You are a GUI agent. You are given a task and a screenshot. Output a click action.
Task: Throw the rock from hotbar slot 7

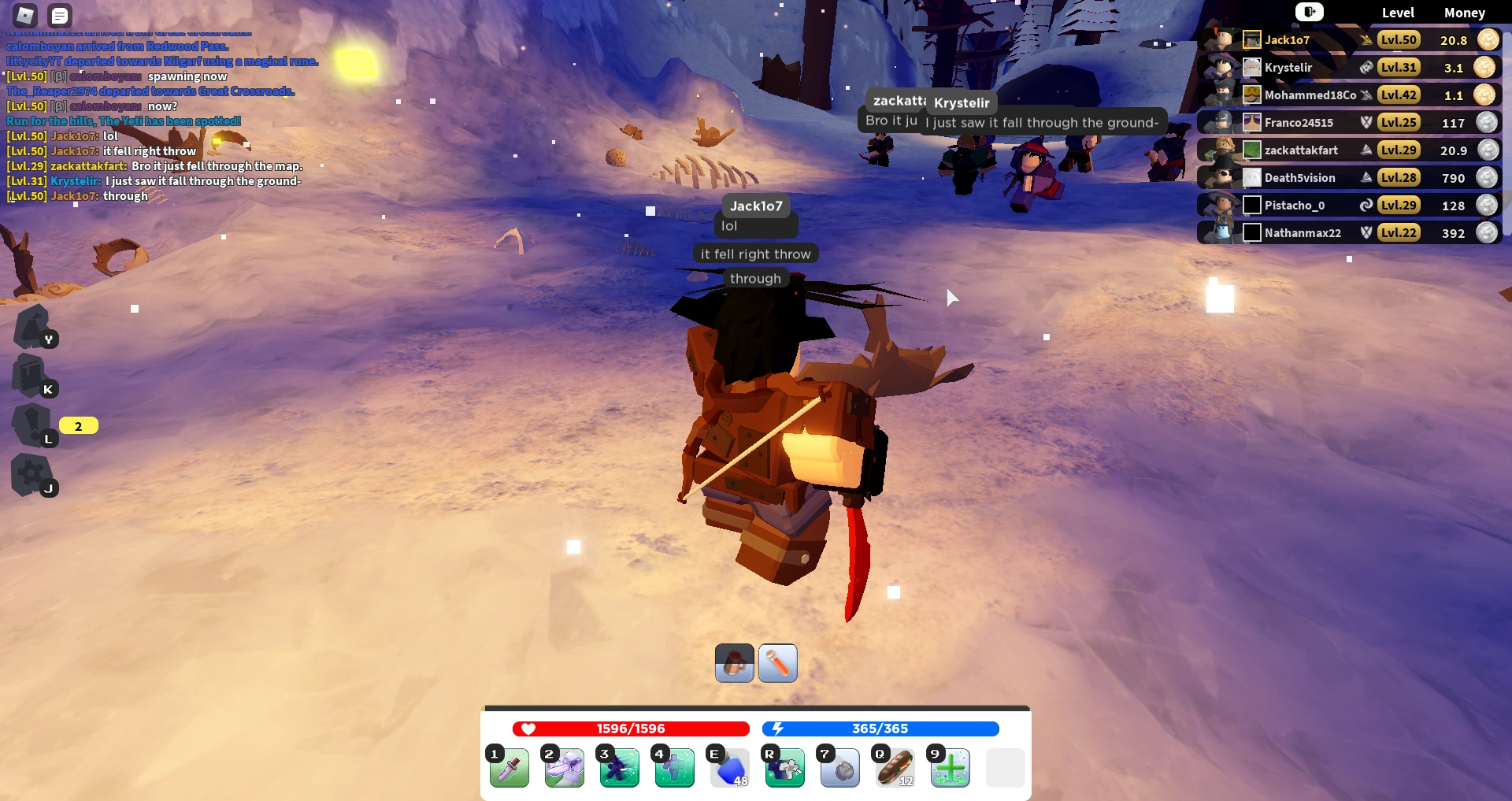(x=839, y=768)
